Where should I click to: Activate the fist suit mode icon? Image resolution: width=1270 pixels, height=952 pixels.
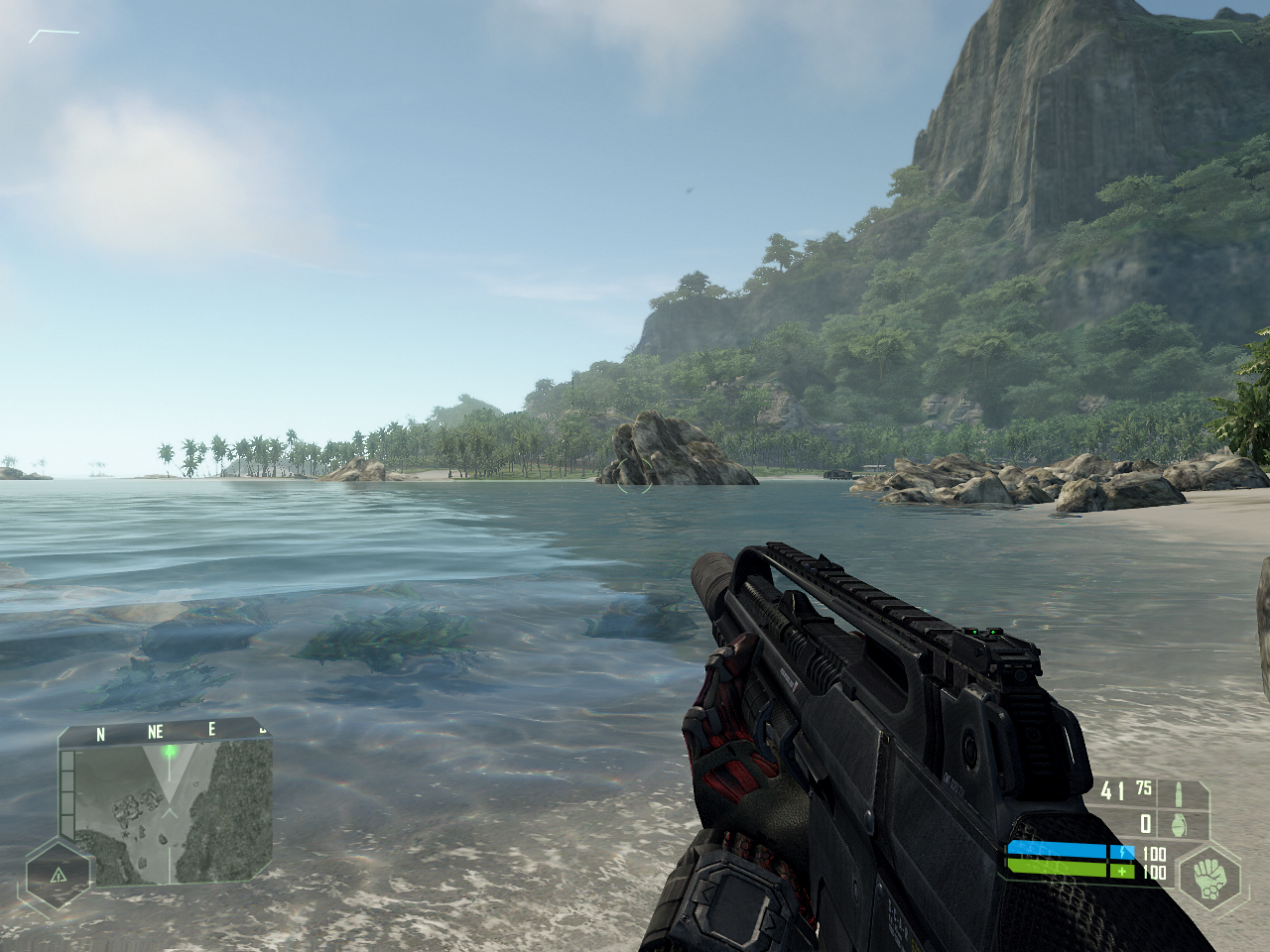coord(1209,878)
